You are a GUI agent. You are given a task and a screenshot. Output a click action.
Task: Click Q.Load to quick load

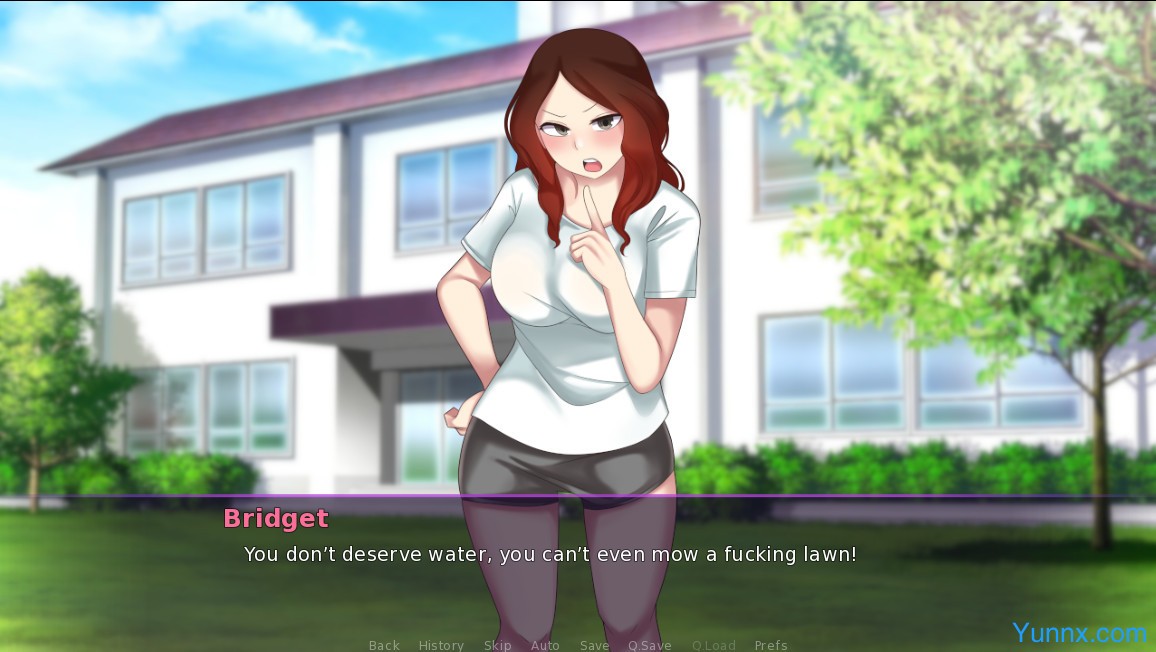tap(713, 645)
